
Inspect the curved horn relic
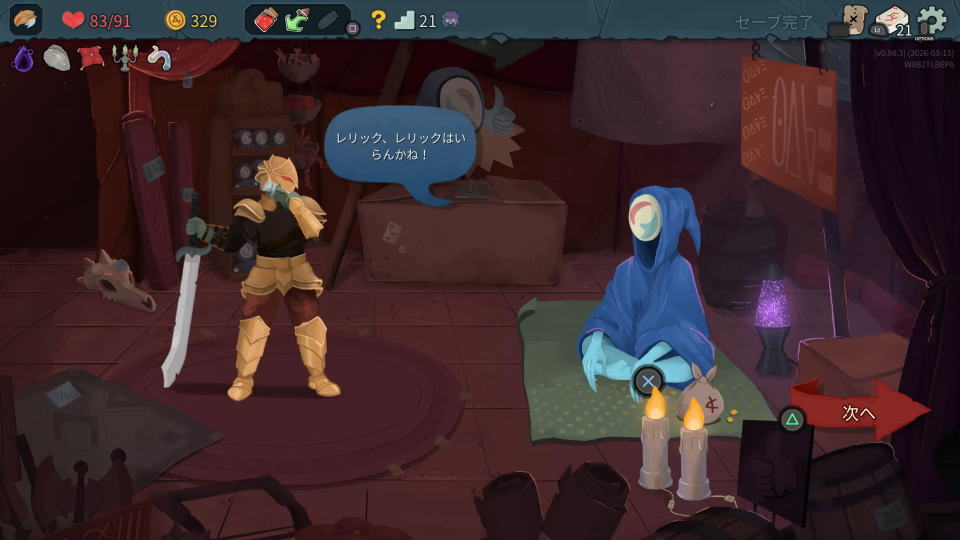click(158, 59)
